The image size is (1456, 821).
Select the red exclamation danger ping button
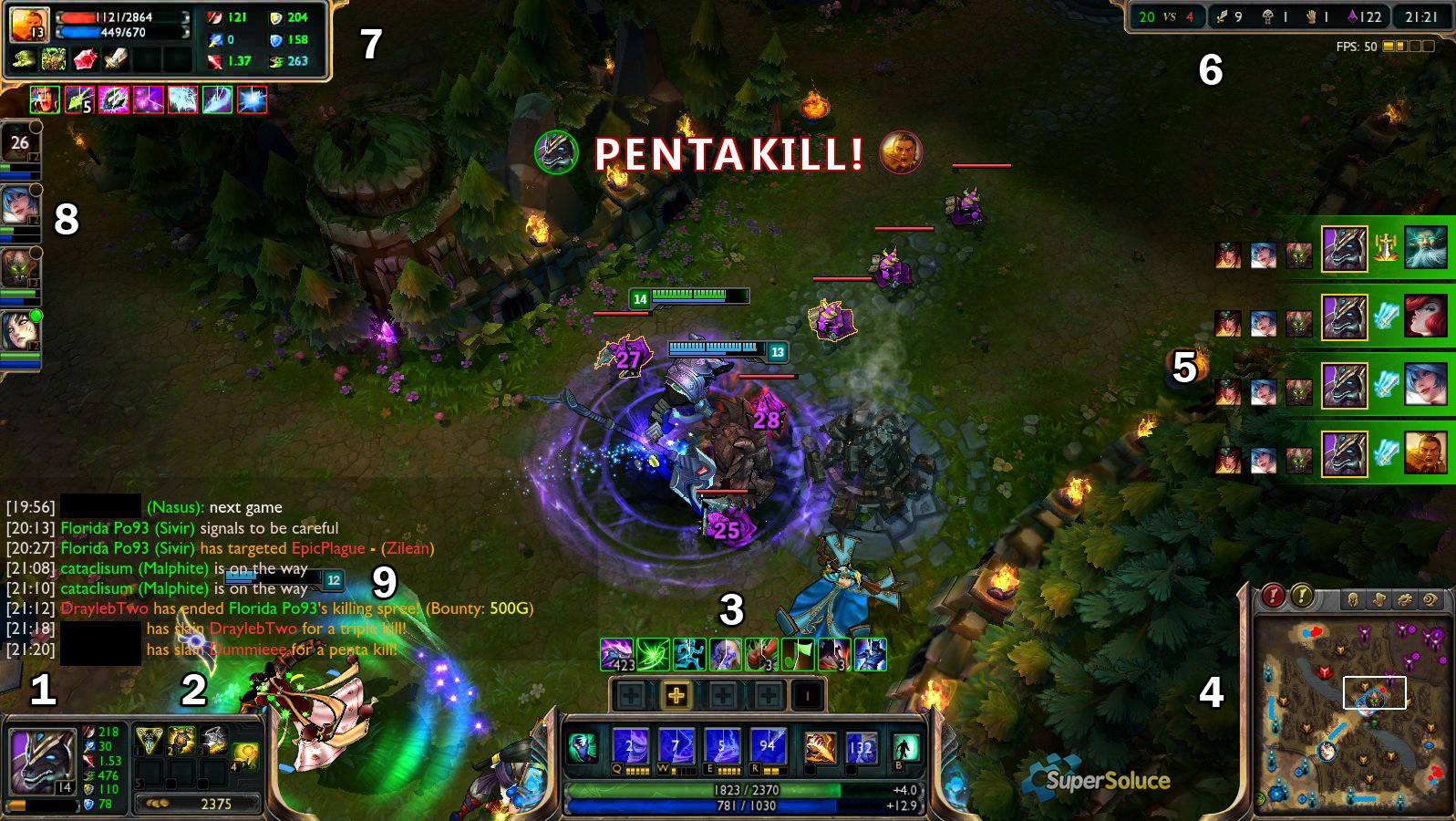click(x=1273, y=597)
